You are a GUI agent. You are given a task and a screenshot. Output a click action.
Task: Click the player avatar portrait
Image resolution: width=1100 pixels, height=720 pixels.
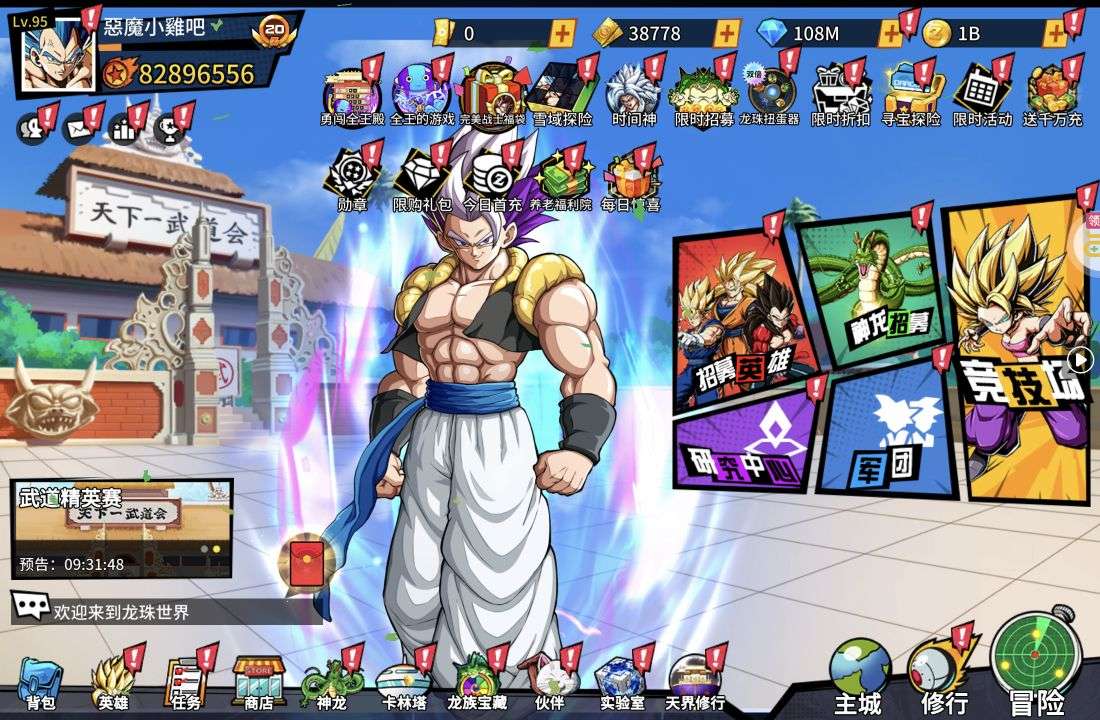click(58, 56)
